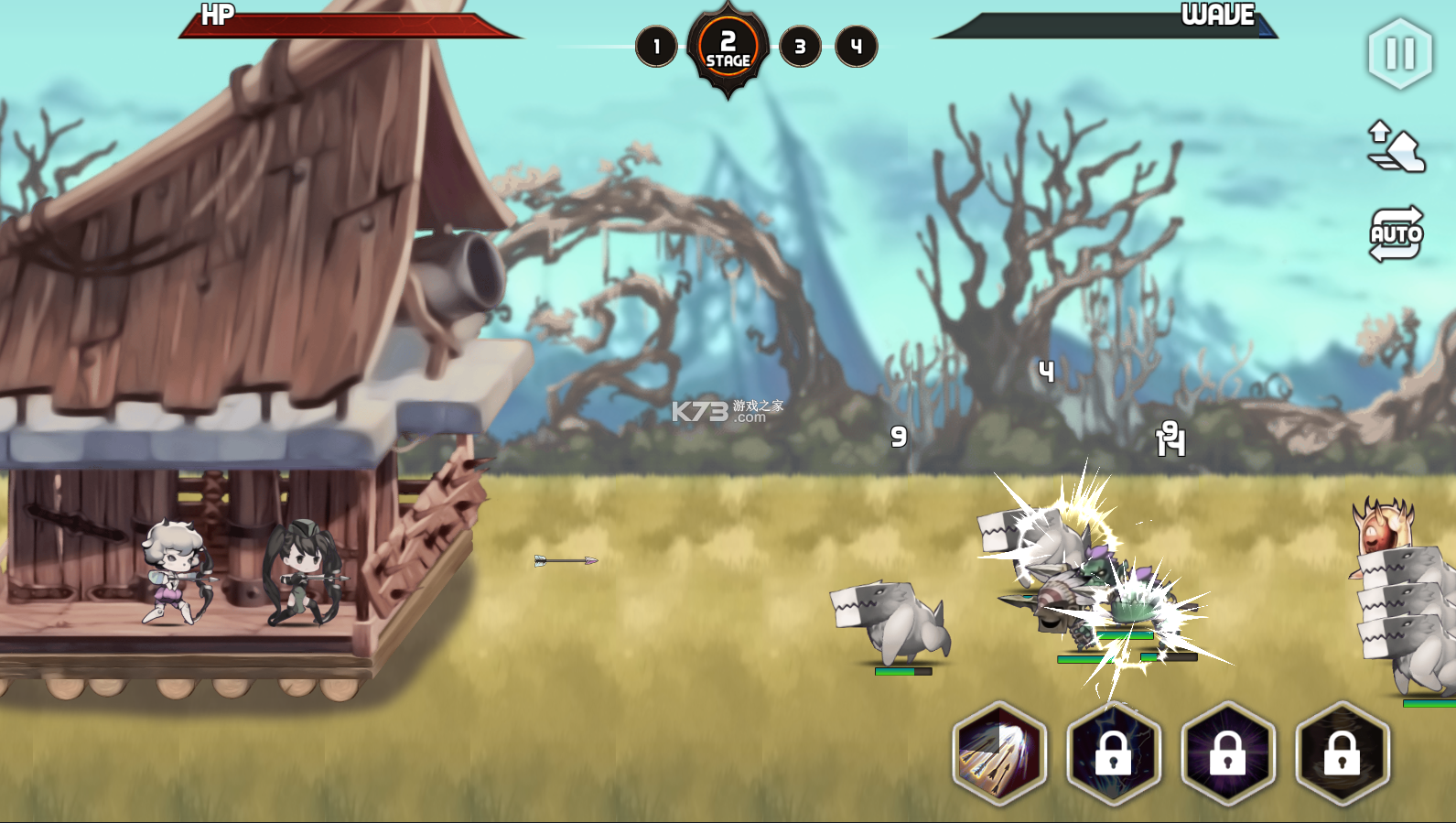Image resolution: width=1456 pixels, height=823 pixels.
Task: Activate the arrow volley skill
Action: click(x=999, y=753)
